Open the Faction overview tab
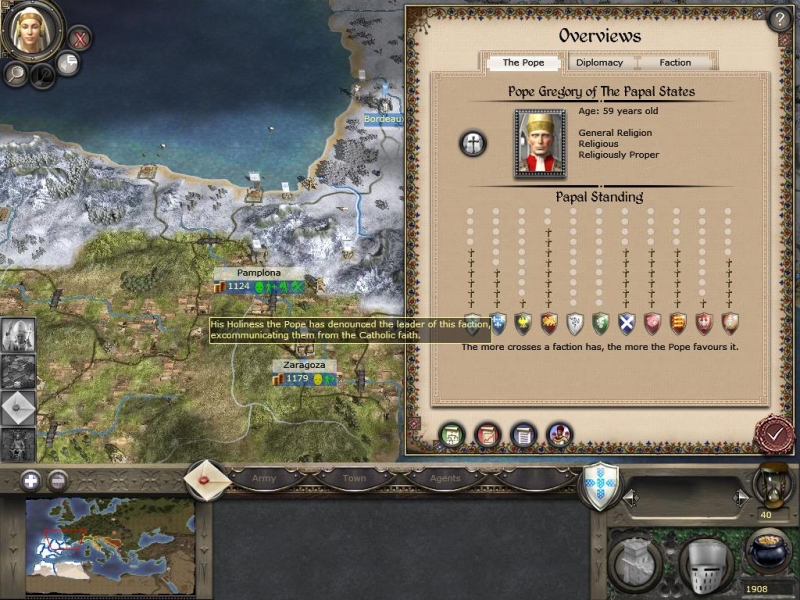The height and width of the screenshot is (600, 800). point(675,62)
